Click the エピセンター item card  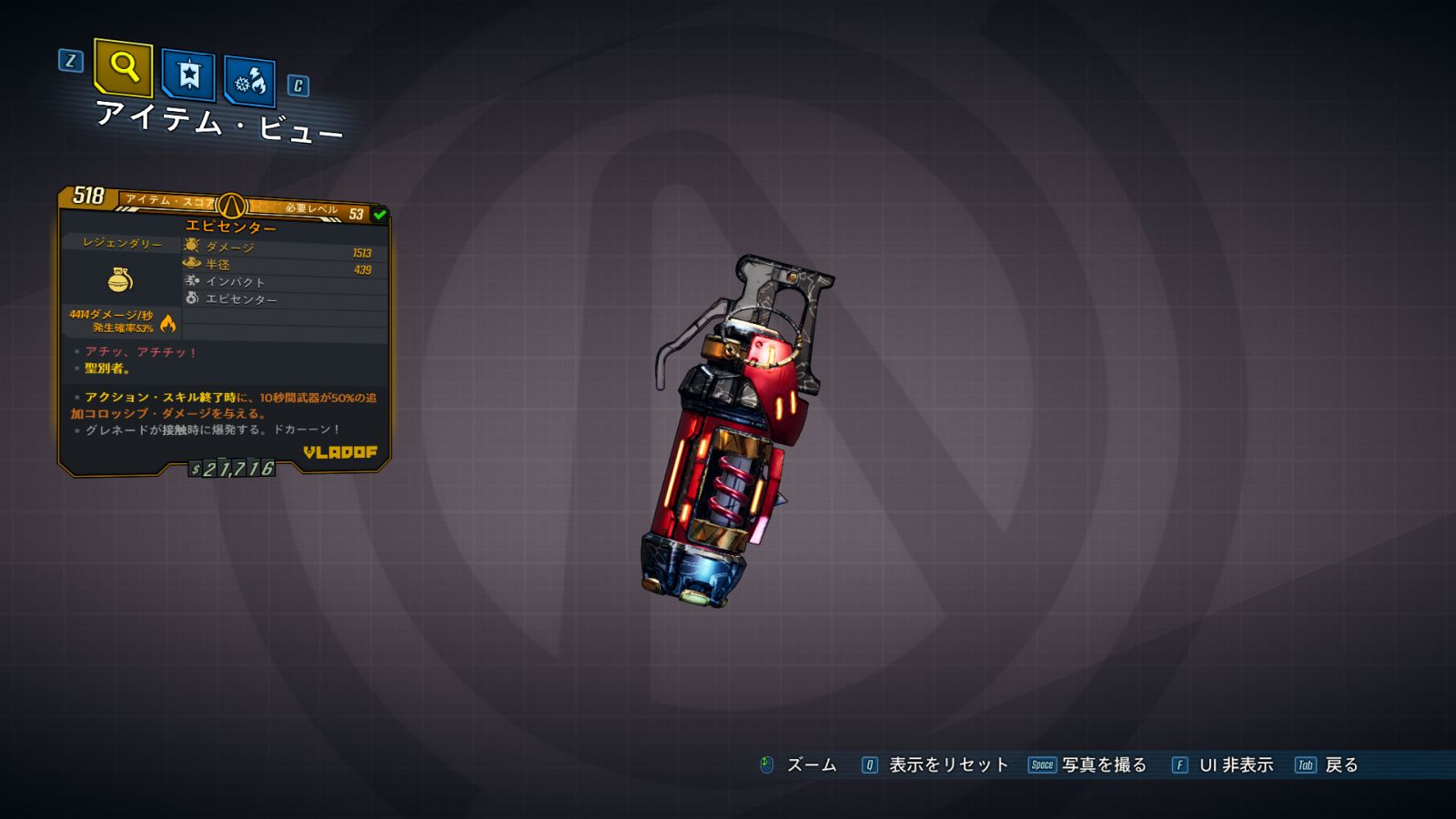click(x=225, y=331)
